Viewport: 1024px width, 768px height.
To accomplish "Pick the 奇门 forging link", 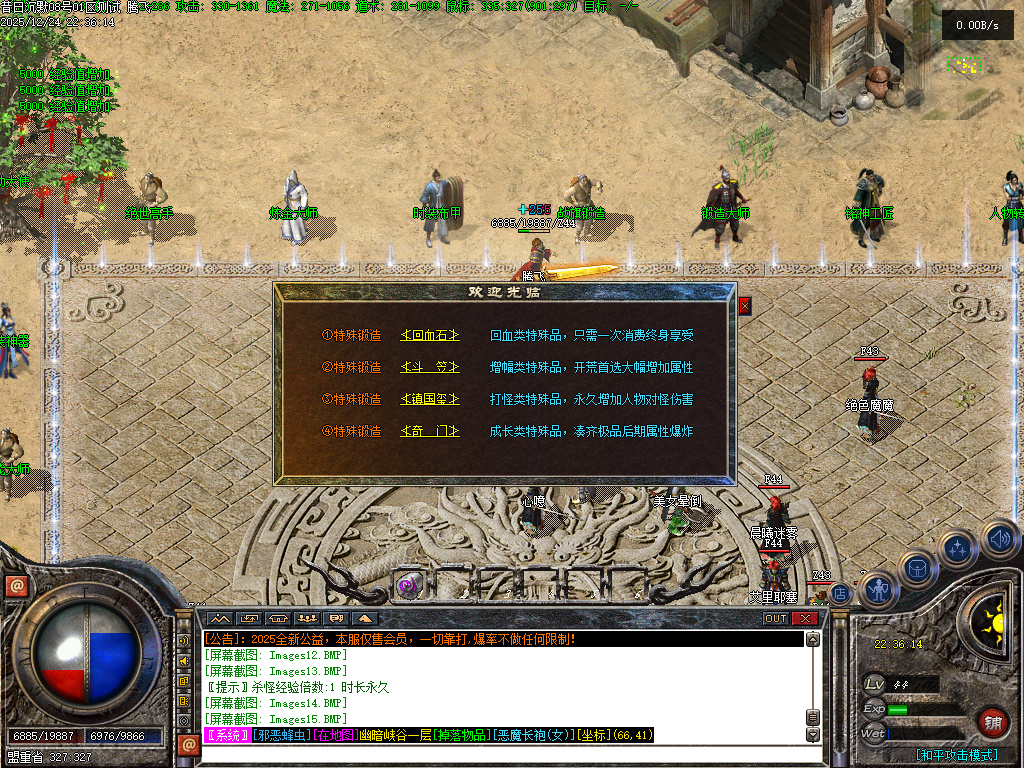I will click(x=430, y=431).
